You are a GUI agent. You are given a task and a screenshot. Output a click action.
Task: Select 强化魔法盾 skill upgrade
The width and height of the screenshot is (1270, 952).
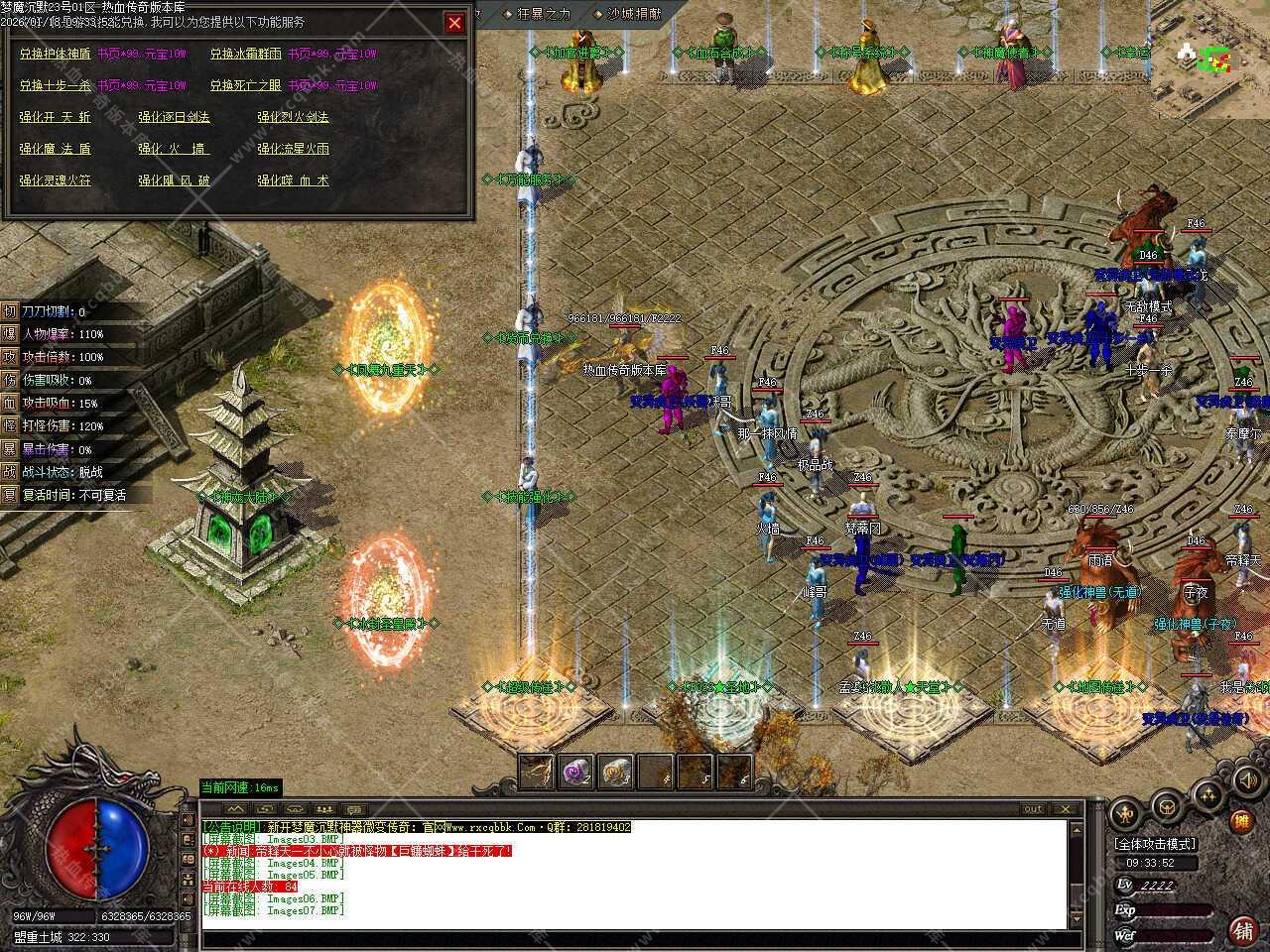pyautogui.click(x=56, y=149)
